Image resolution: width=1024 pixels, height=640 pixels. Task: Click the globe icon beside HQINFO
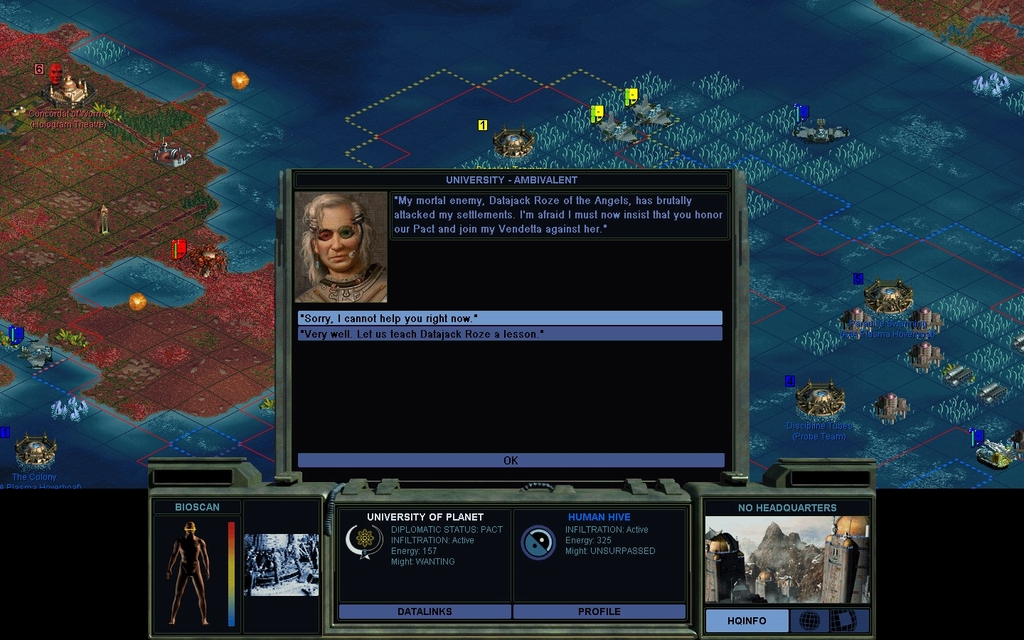[809, 621]
